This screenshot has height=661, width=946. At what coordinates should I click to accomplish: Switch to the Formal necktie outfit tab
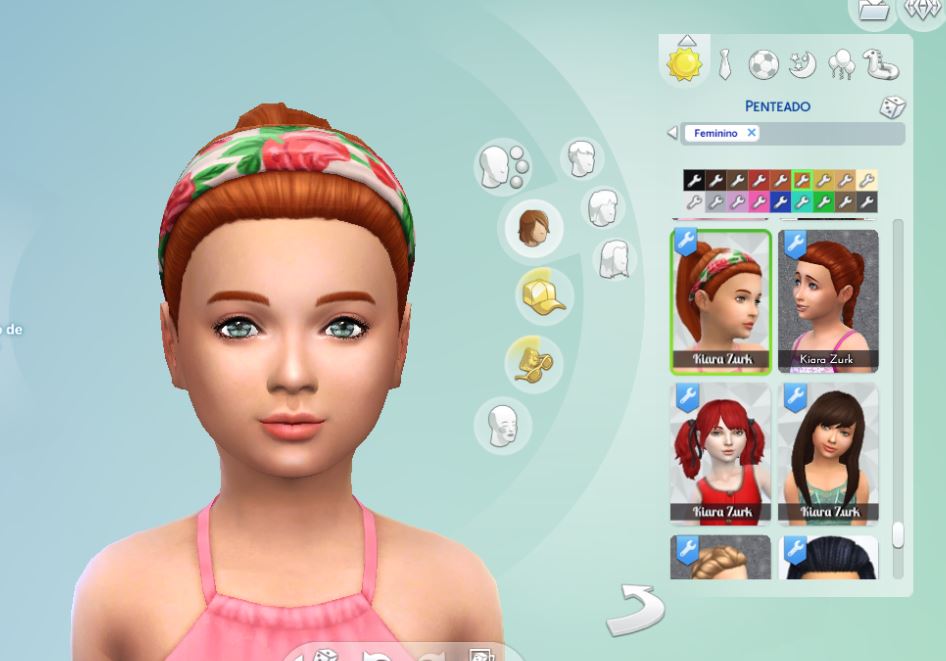click(x=725, y=65)
